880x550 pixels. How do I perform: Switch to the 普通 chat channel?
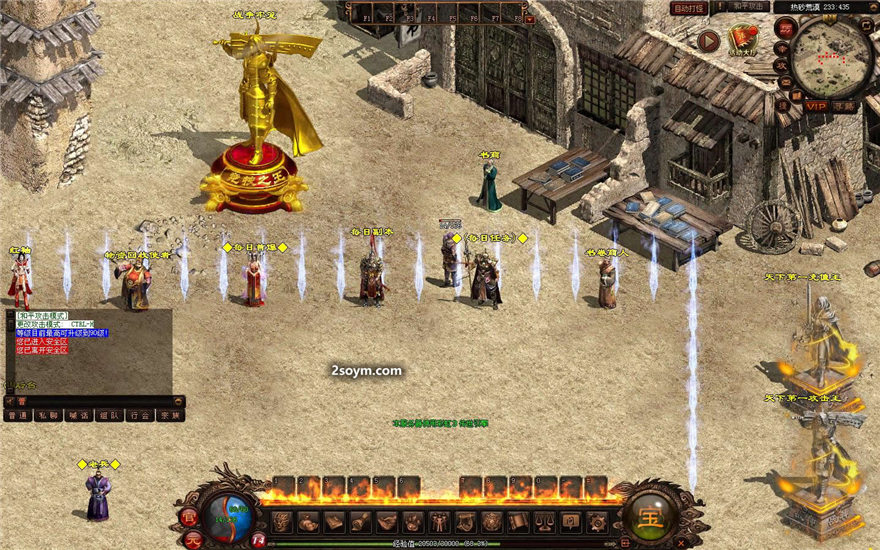tap(18, 414)
